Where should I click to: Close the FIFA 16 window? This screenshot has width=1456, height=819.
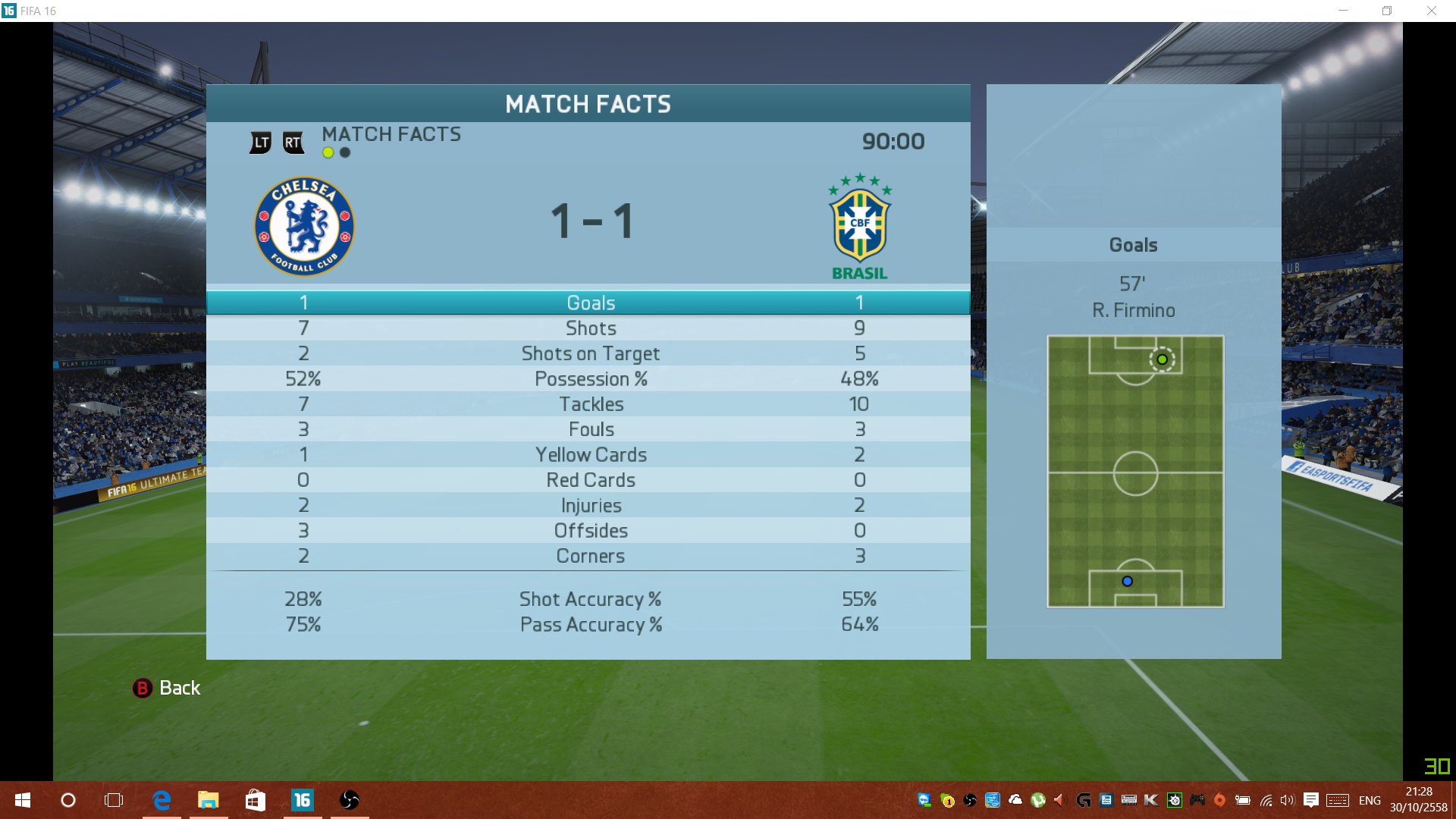click(1431, 11)
